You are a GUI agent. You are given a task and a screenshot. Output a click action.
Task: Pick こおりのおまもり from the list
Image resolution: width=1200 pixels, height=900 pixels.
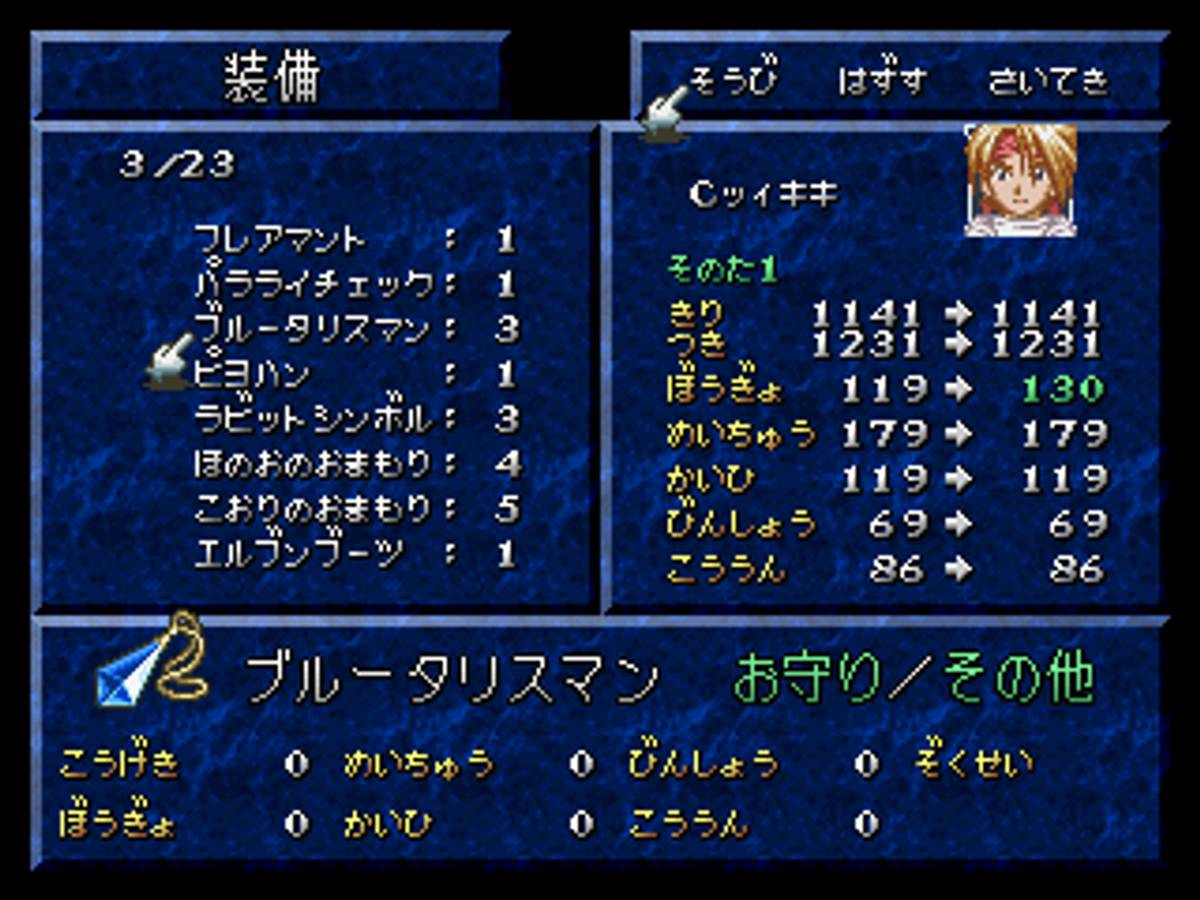(313, 508)
